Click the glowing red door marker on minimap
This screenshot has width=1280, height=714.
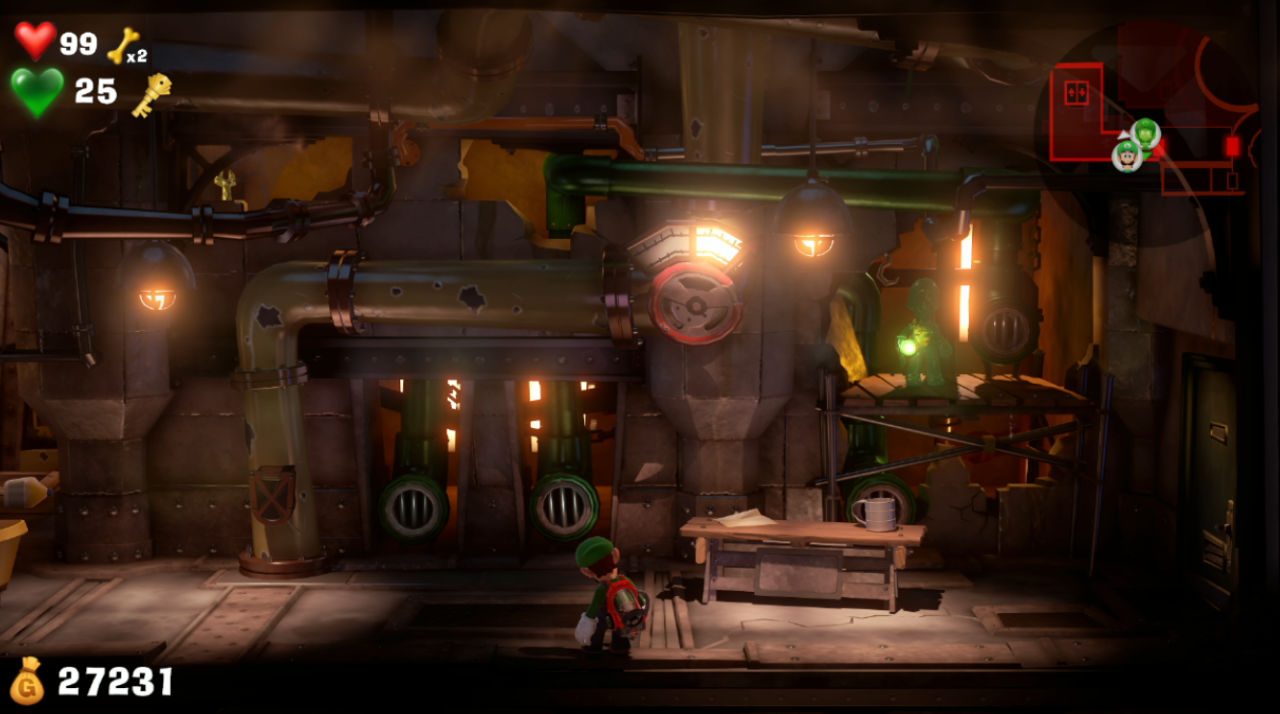coord(1233,147)
